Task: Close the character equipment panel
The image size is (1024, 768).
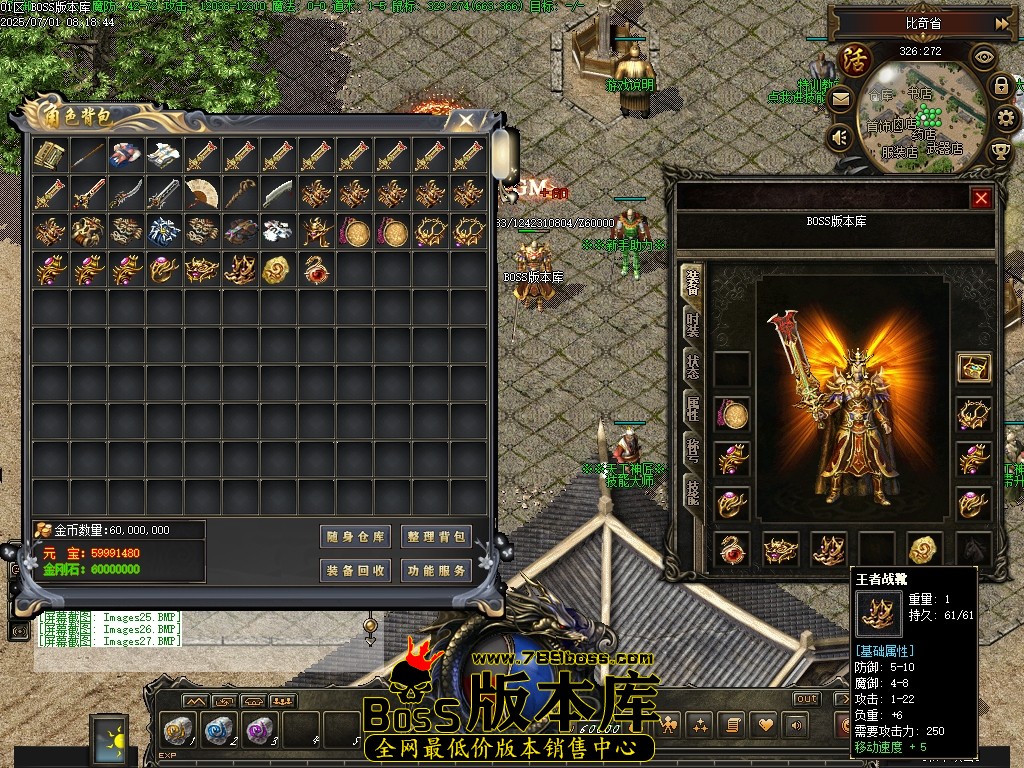Action: pos(981,198)
